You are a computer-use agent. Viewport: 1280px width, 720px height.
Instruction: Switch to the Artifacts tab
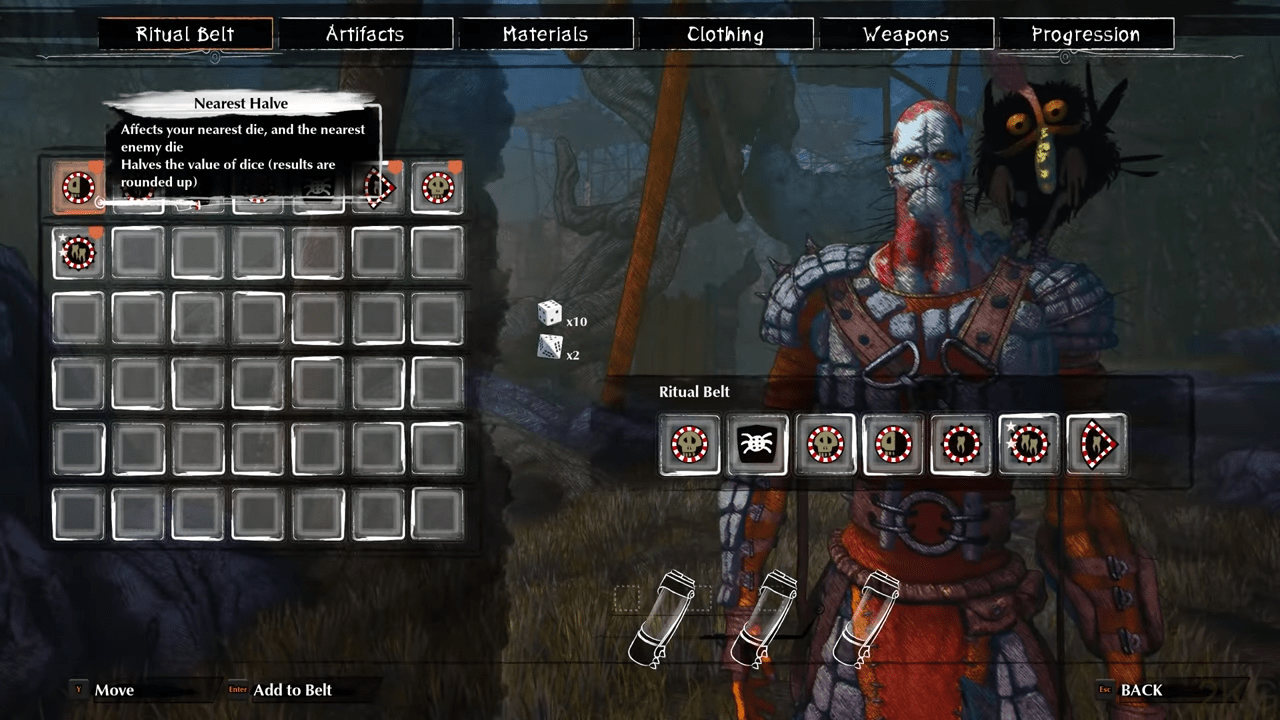tap(365, 34)
